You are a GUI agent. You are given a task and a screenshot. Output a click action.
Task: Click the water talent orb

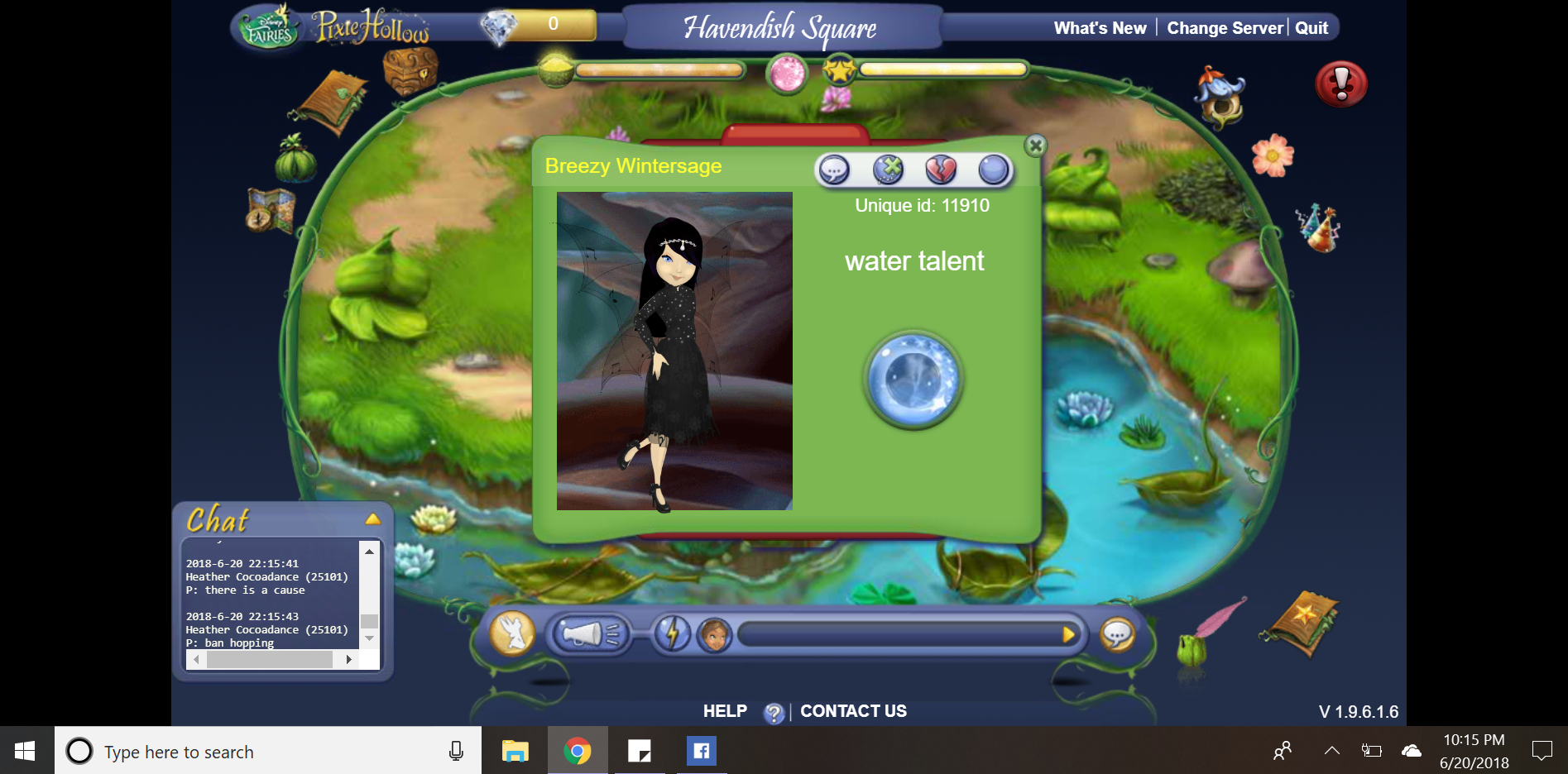click(x=913, y=380)
